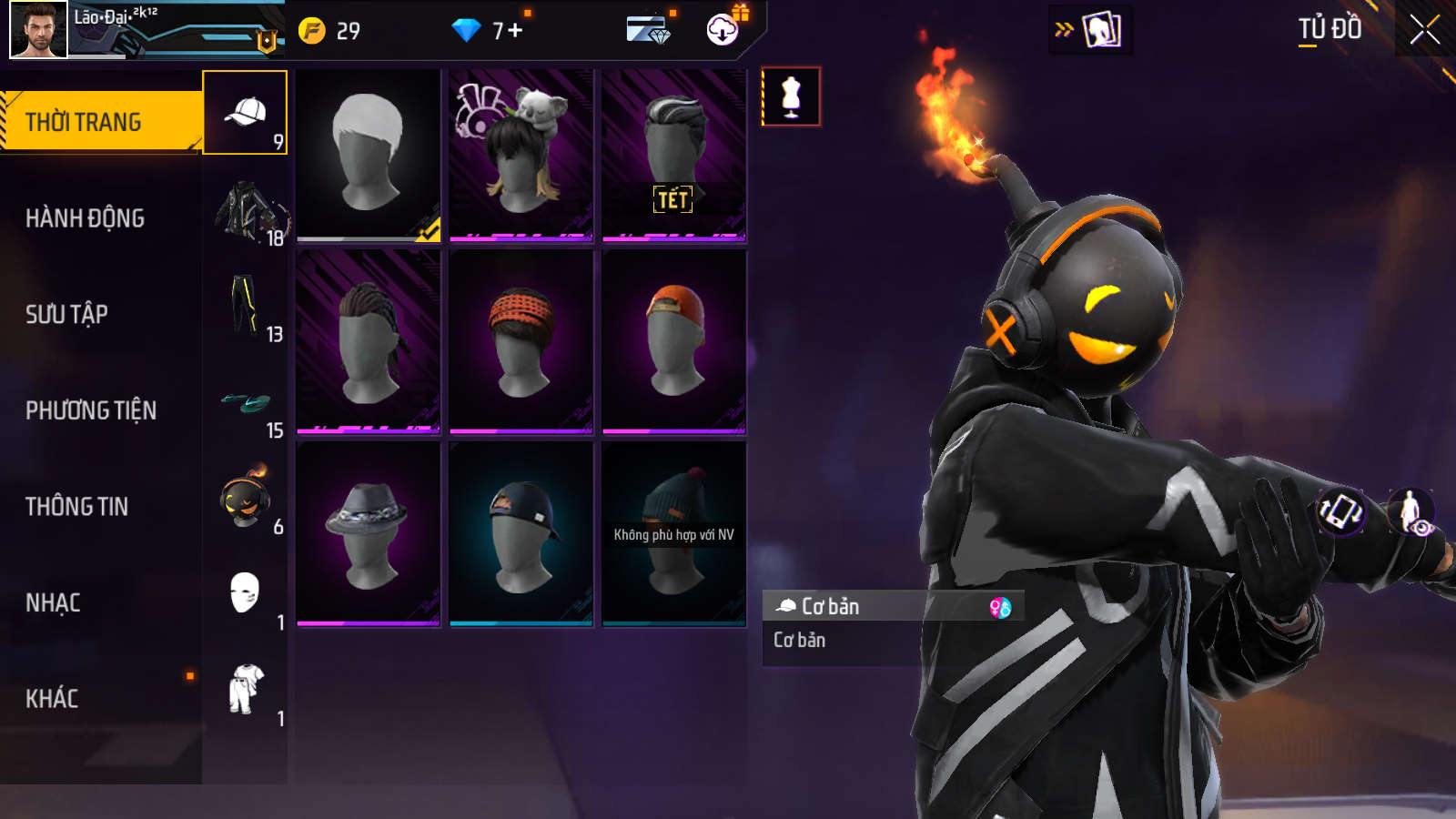
Task: Go to the THÔNG TIN tab
Action: pyautogui.click(x=76, y=506)
